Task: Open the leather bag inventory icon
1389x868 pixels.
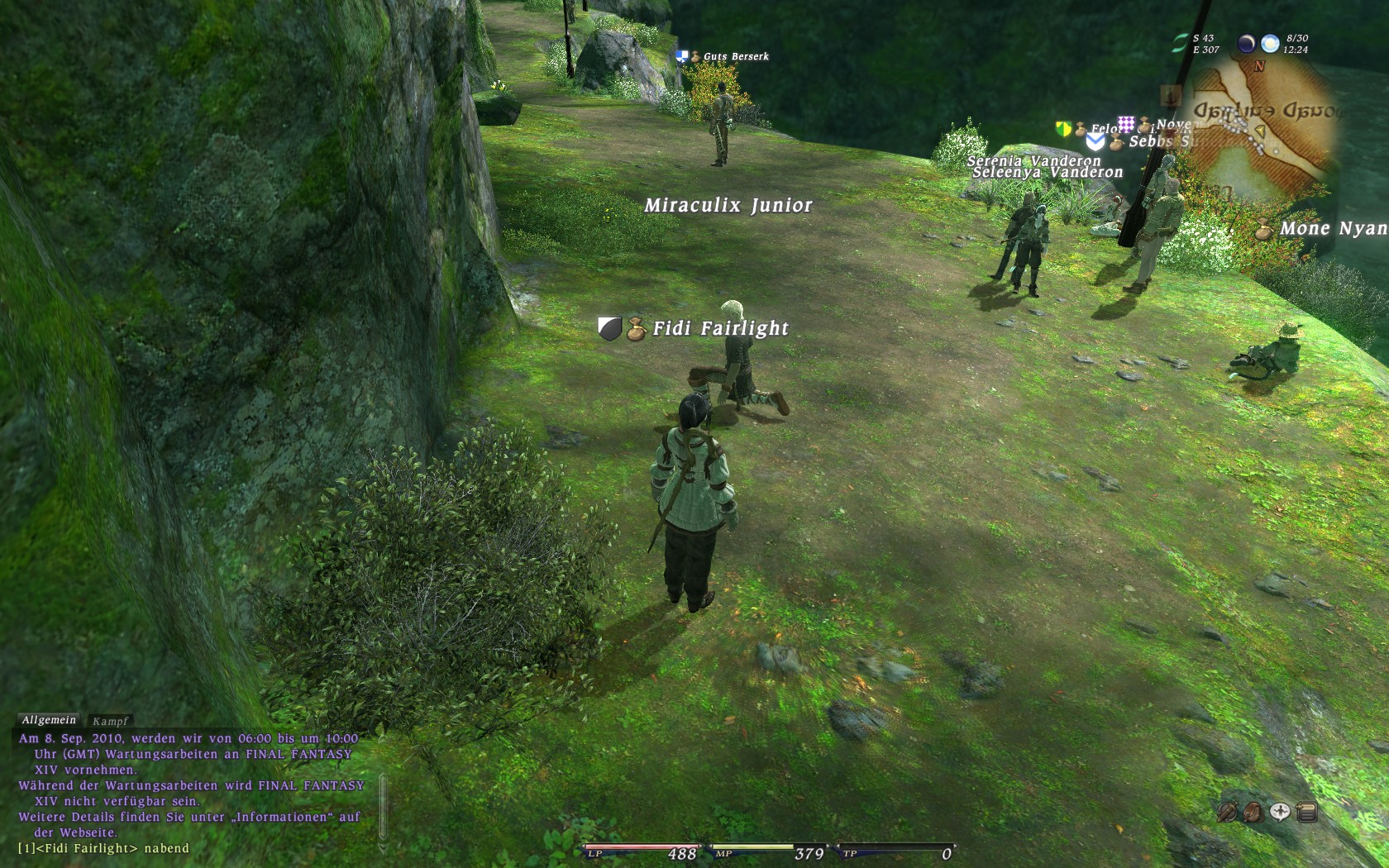Action: [1253, 813]
